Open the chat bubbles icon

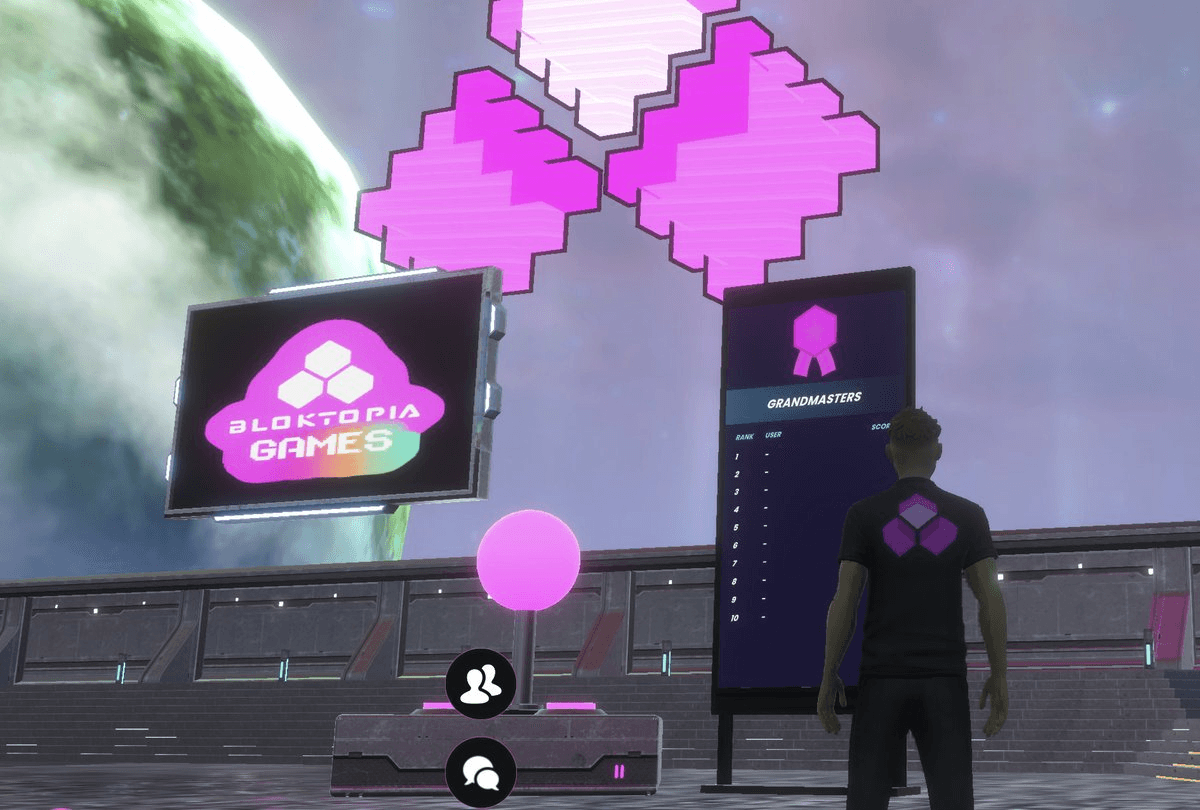point(481,772)
